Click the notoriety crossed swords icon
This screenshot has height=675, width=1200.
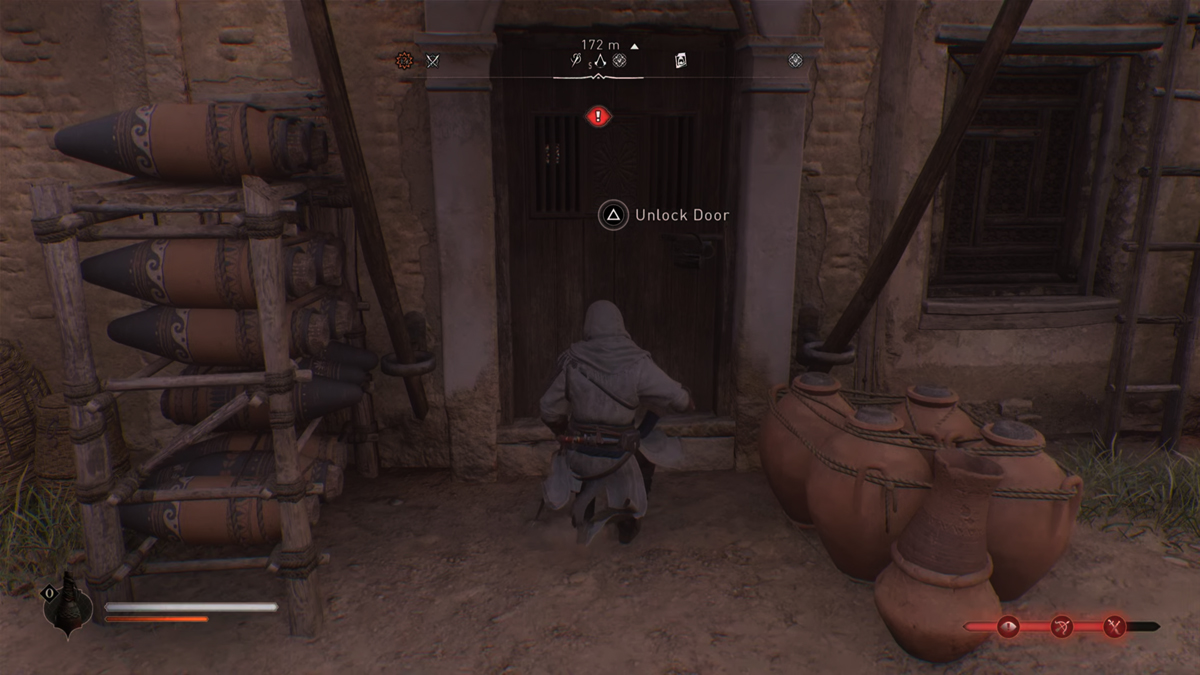pos(1114,627)
